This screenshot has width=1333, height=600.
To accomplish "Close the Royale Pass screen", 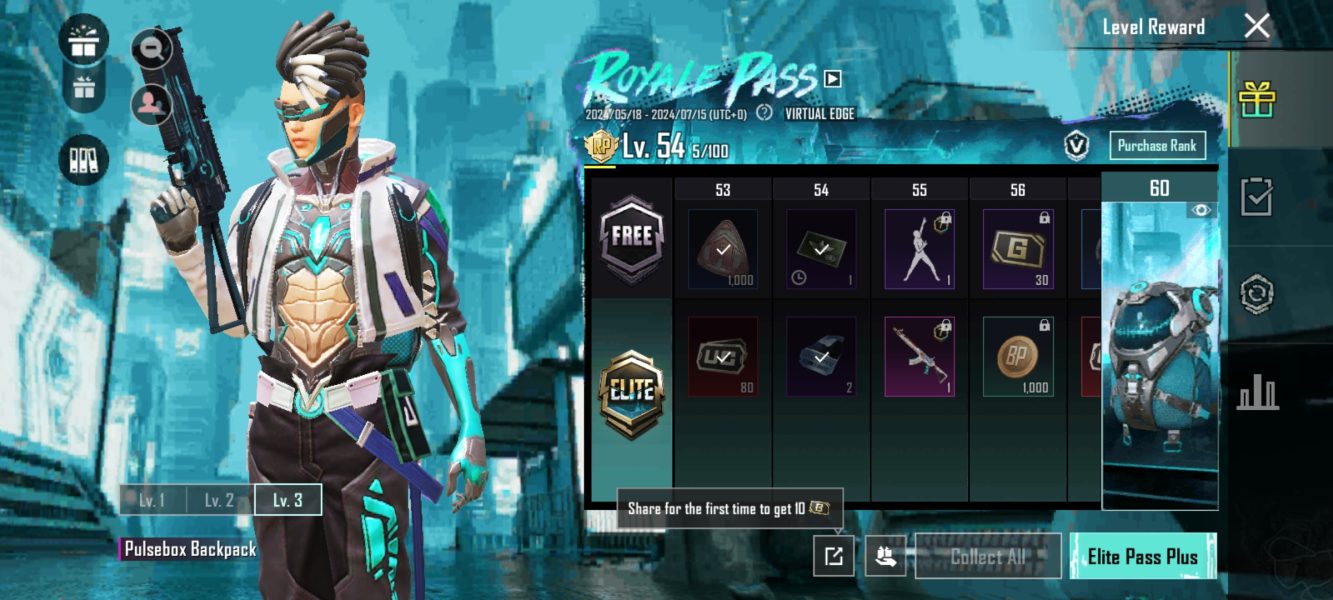I will point(1256,27).
